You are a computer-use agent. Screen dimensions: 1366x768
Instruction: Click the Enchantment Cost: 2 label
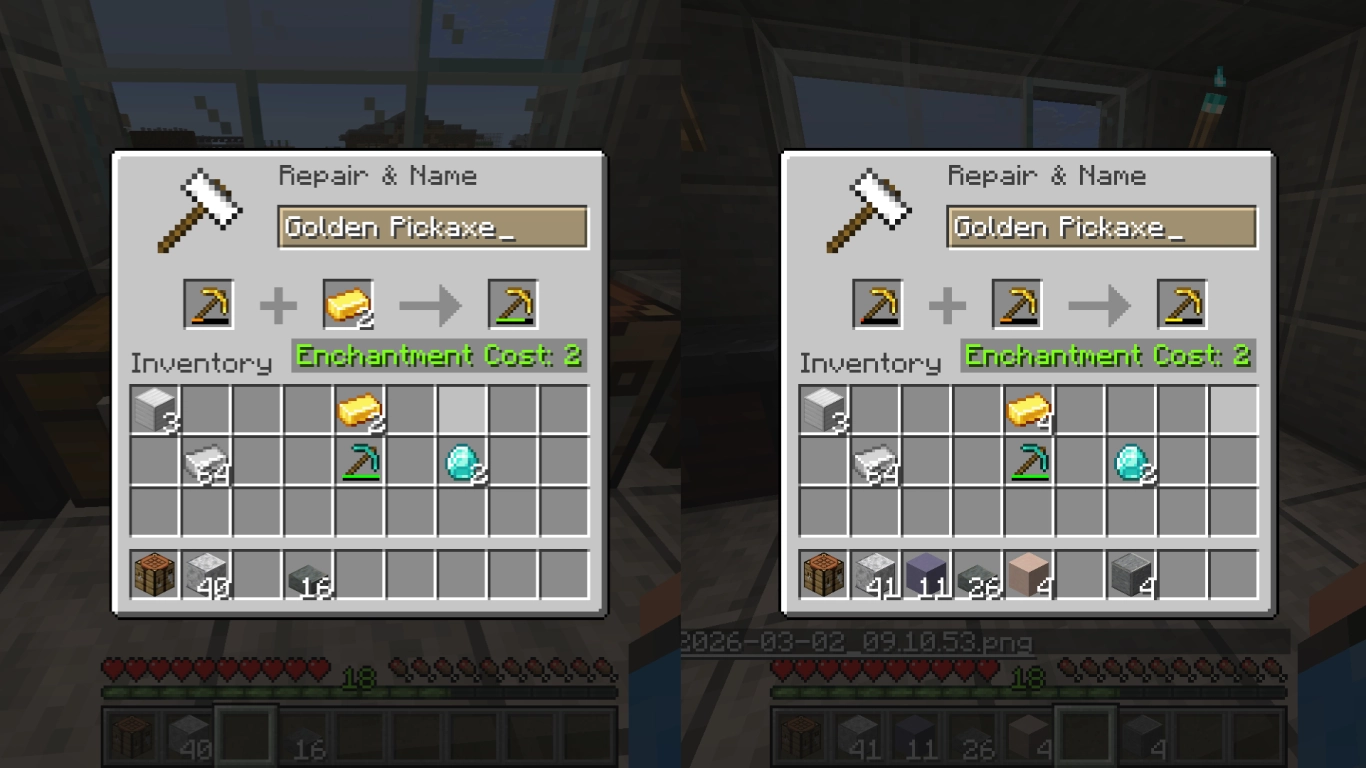point(438,355)
